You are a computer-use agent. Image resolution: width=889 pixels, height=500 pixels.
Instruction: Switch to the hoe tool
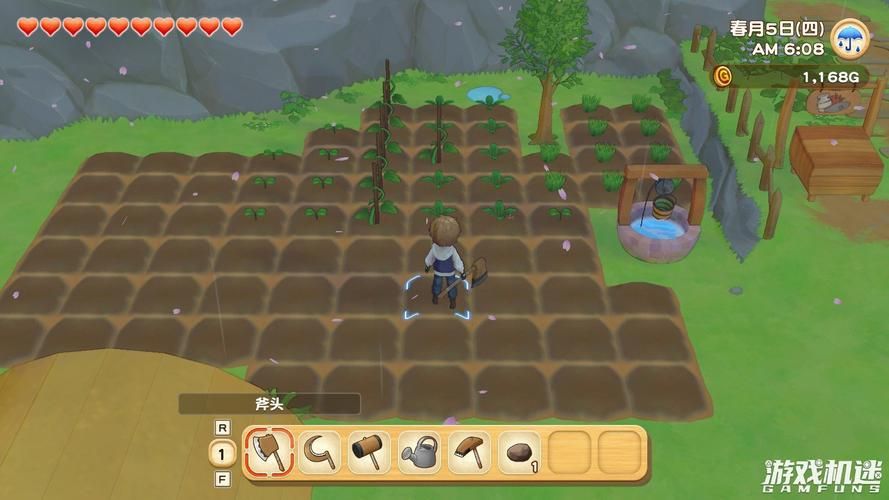(469, 451)
